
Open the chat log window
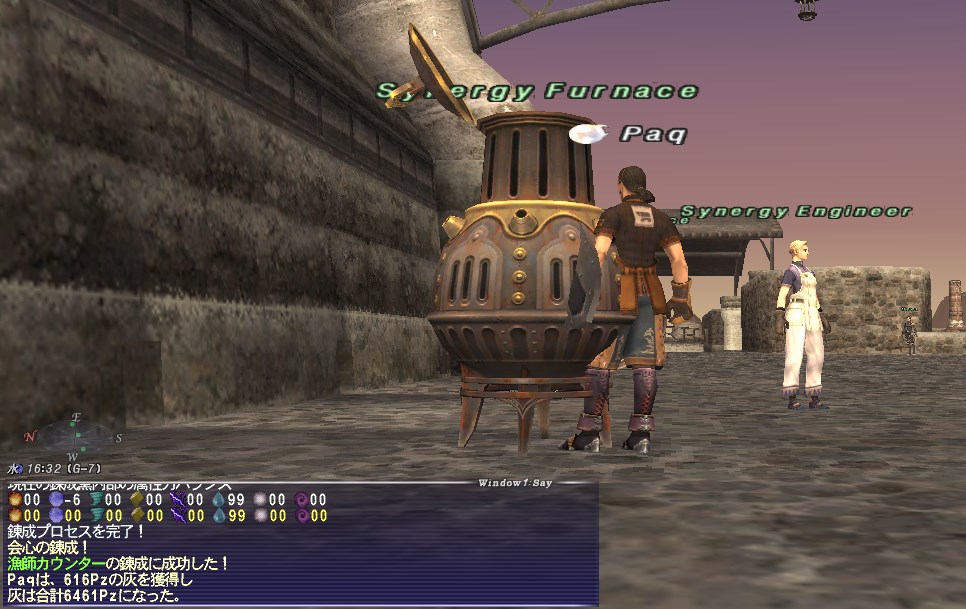299,545
